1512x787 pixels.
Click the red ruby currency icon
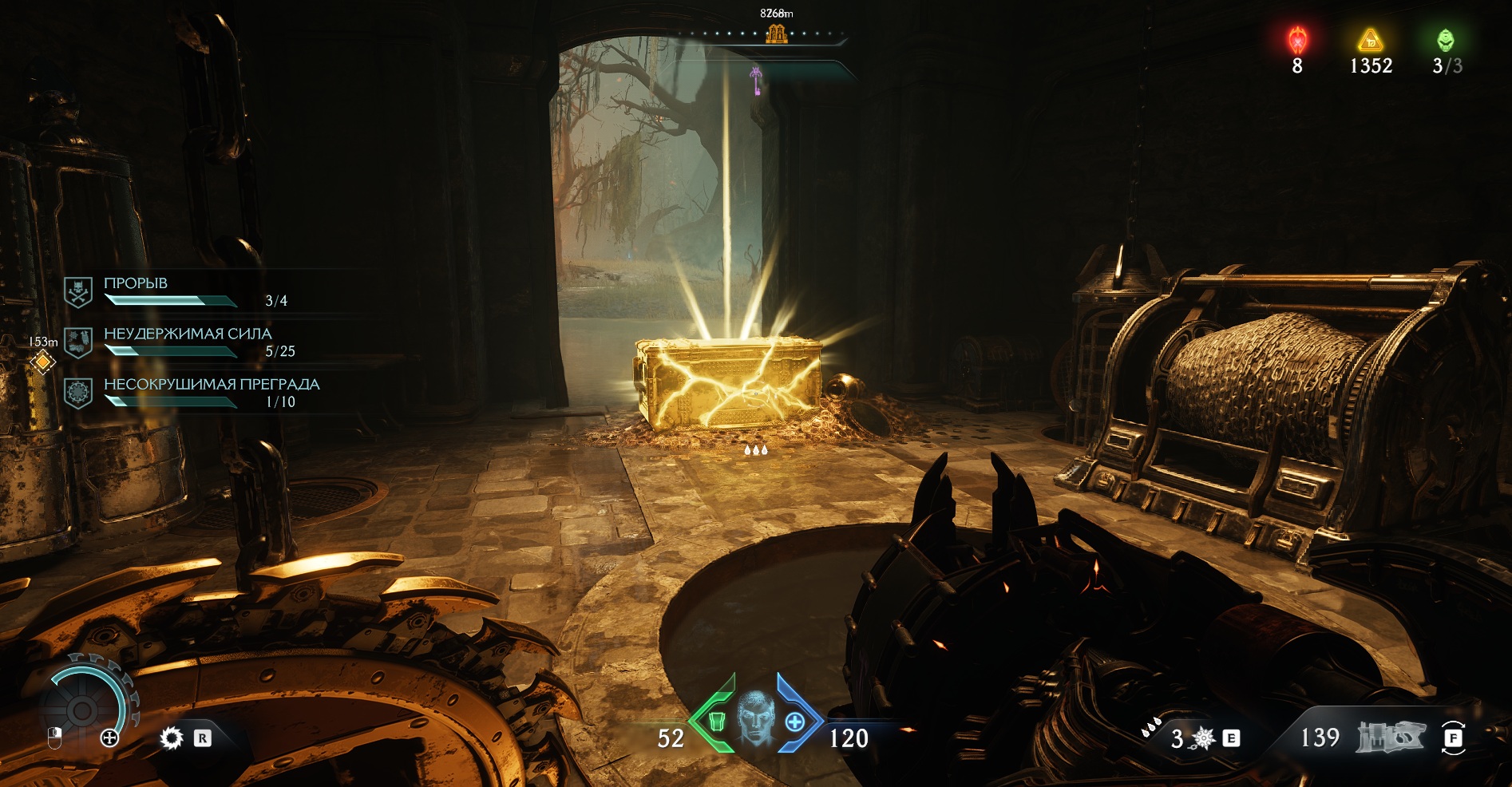click(x=1297, y=40)
